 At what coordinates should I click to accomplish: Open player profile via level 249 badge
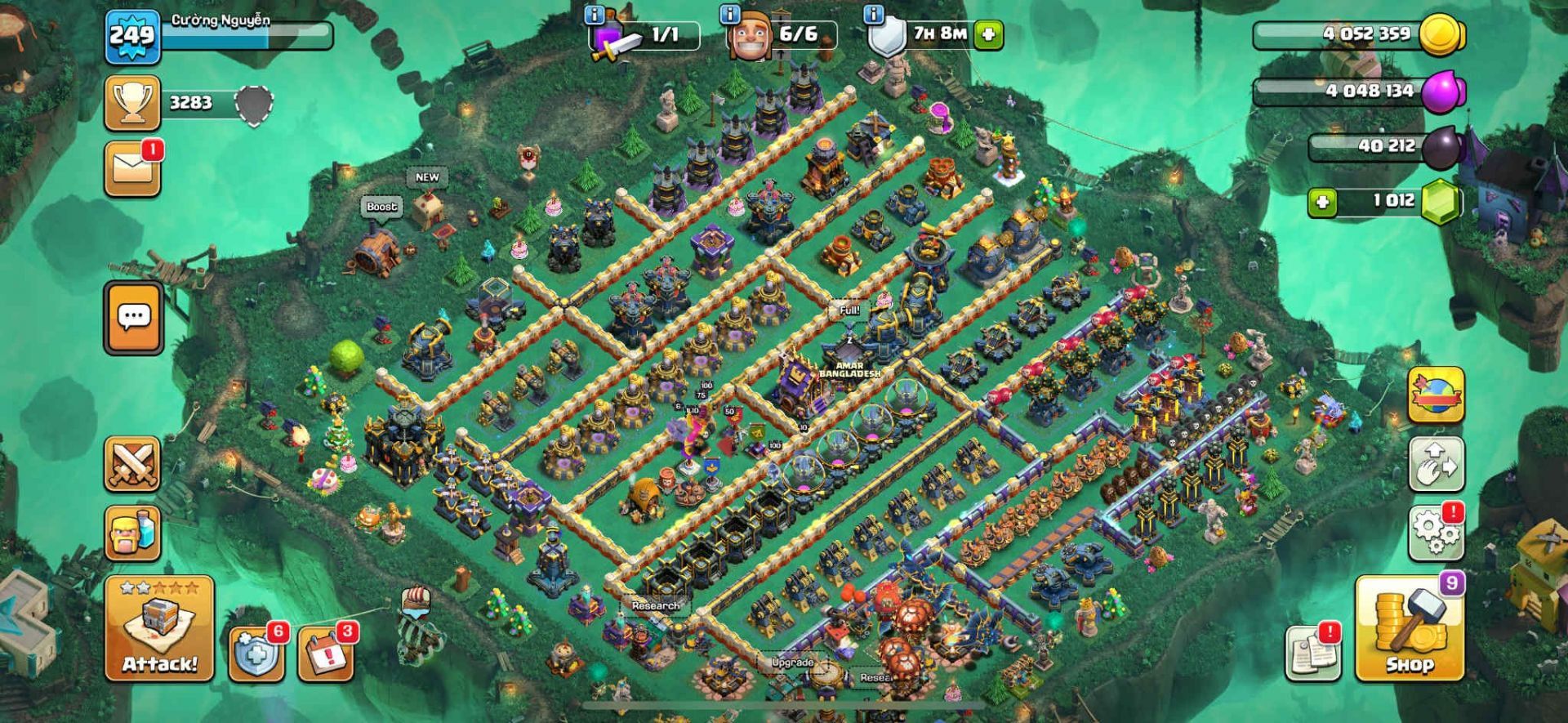132,36
